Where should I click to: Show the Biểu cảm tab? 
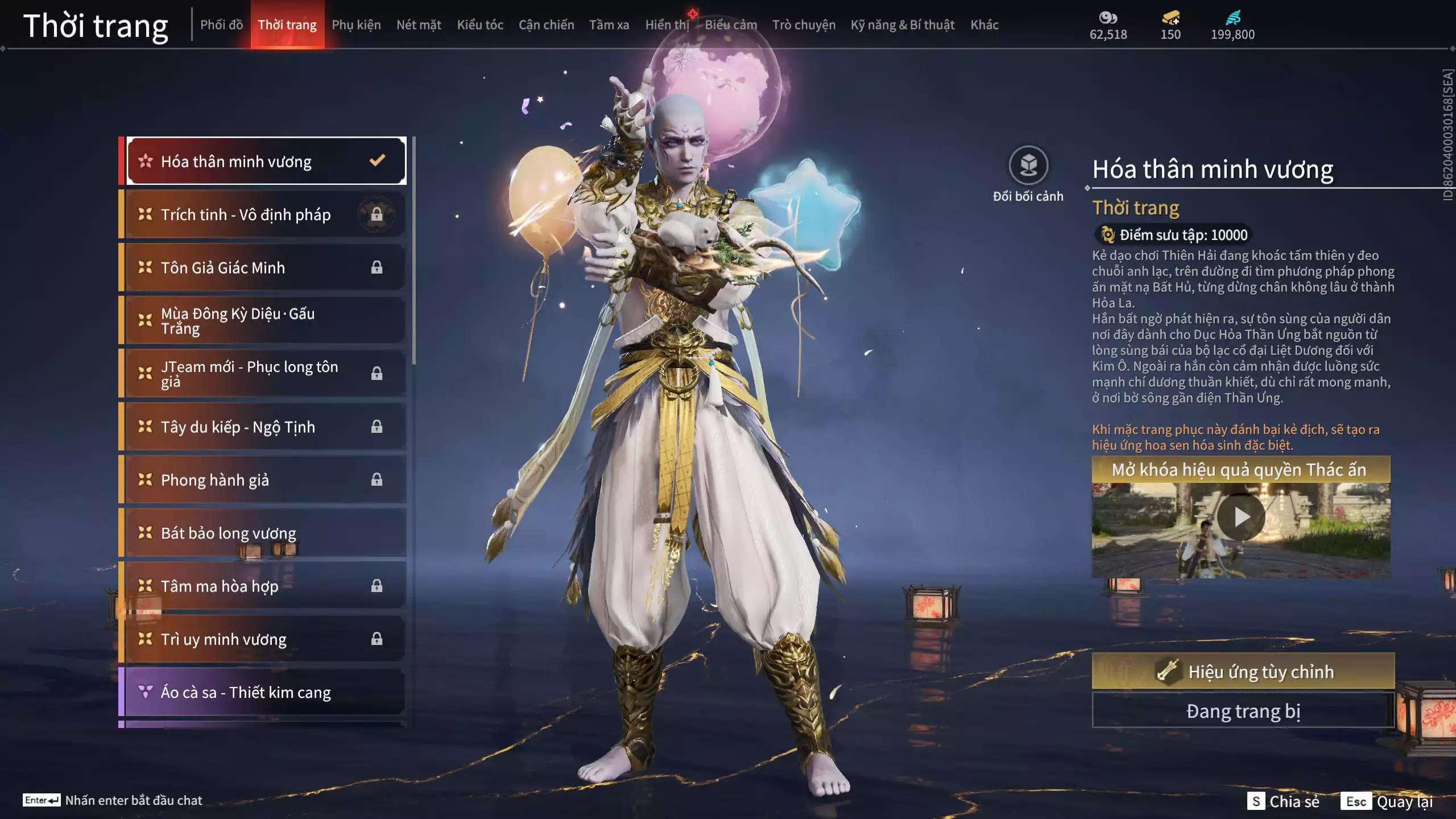(x=731, y=25)
